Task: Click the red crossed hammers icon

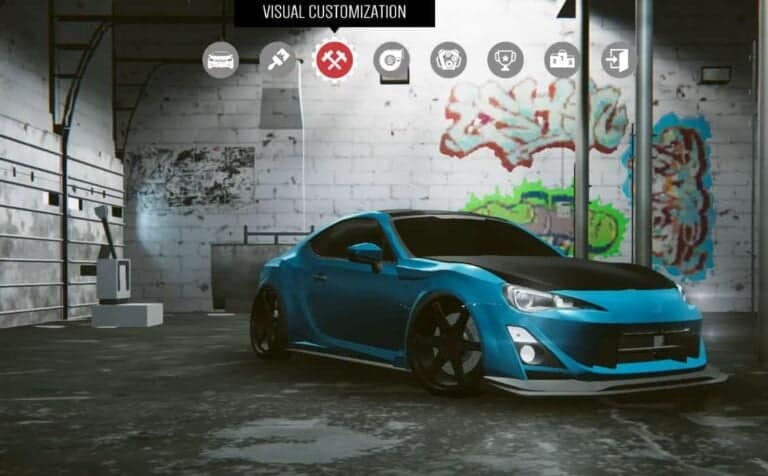Action: click(x=334, y=60)
